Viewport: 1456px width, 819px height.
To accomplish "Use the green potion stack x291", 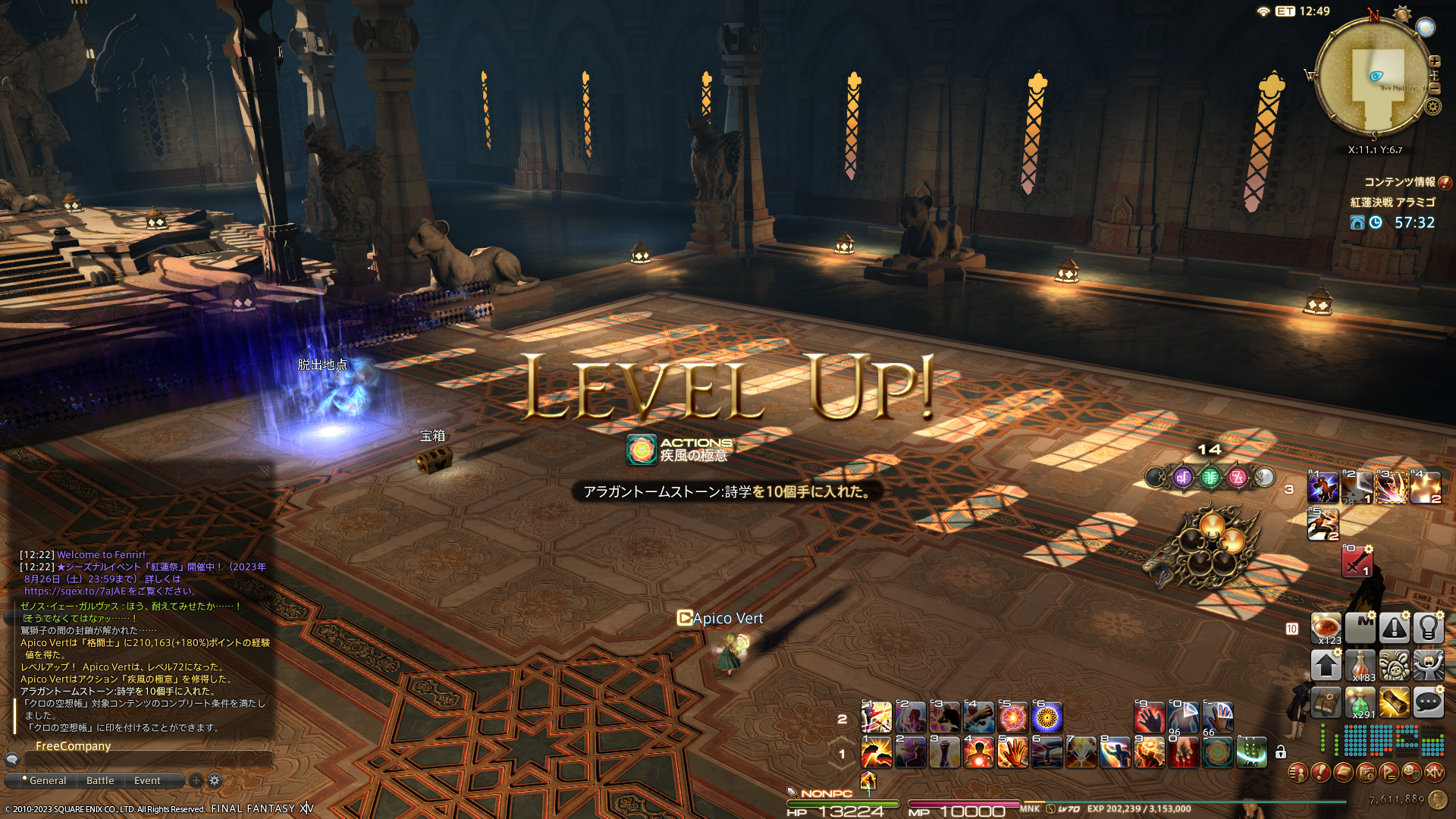I will (x=1360, y=703).
